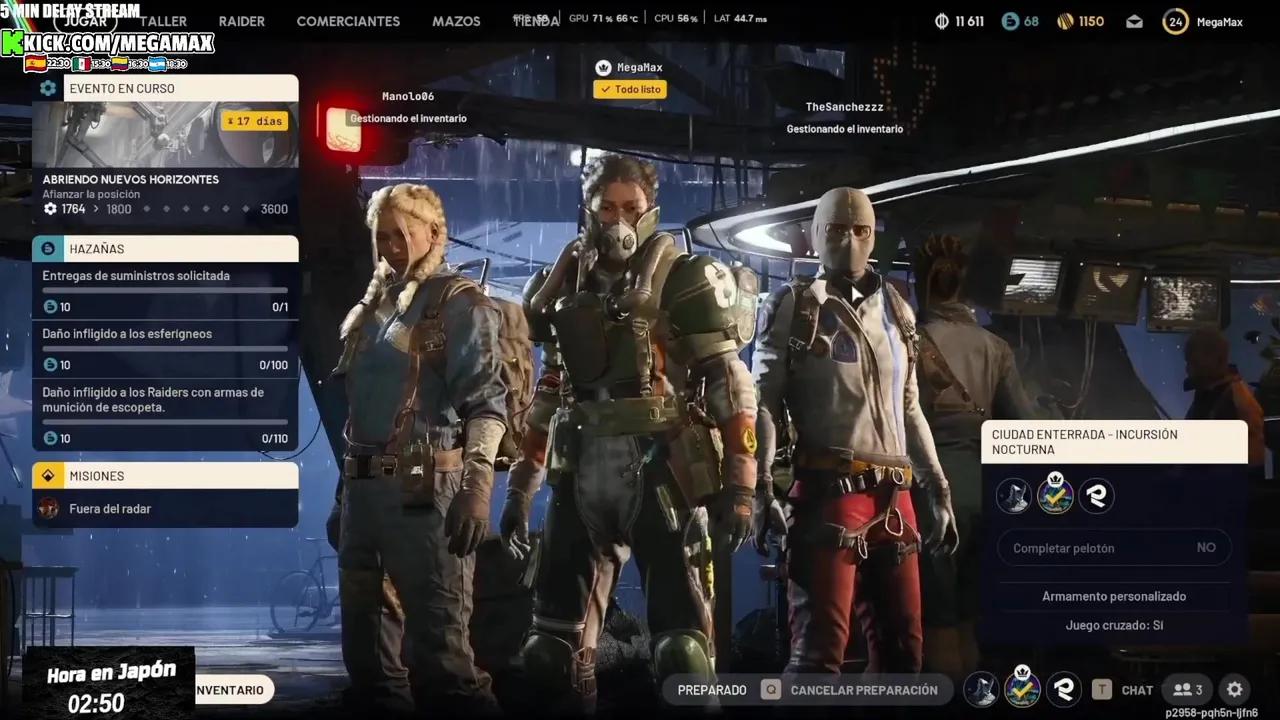Click Todo listo ready status toggle
This screenshot has height=720, width=1280.
630,89
